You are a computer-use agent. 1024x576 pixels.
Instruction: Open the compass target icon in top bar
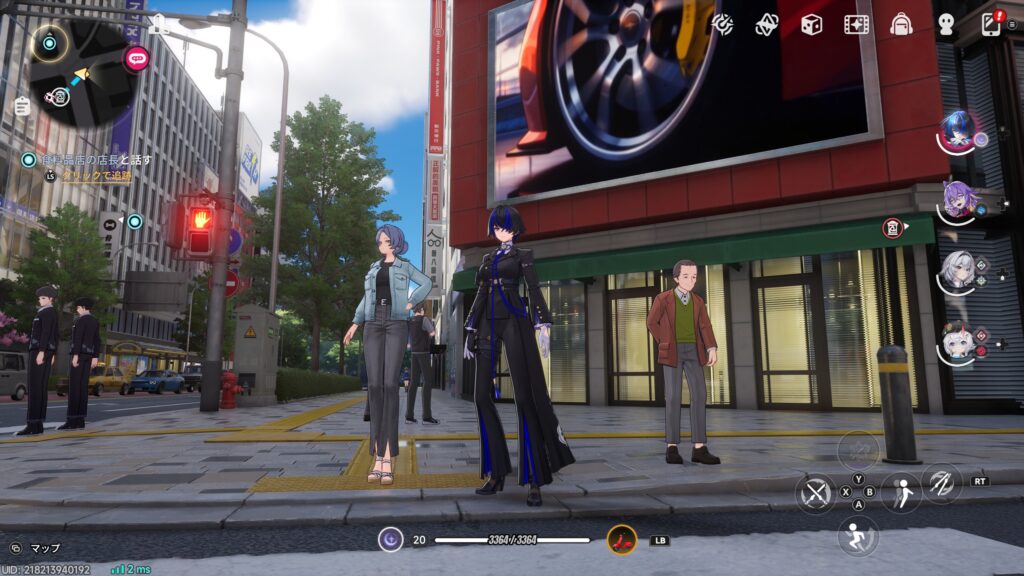coord(722,25)
